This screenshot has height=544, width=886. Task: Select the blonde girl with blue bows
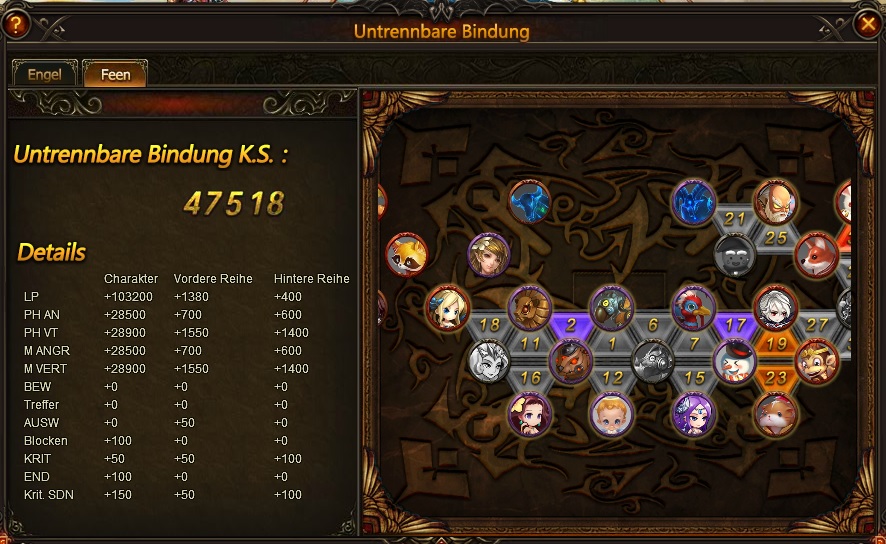click(447, 308)
